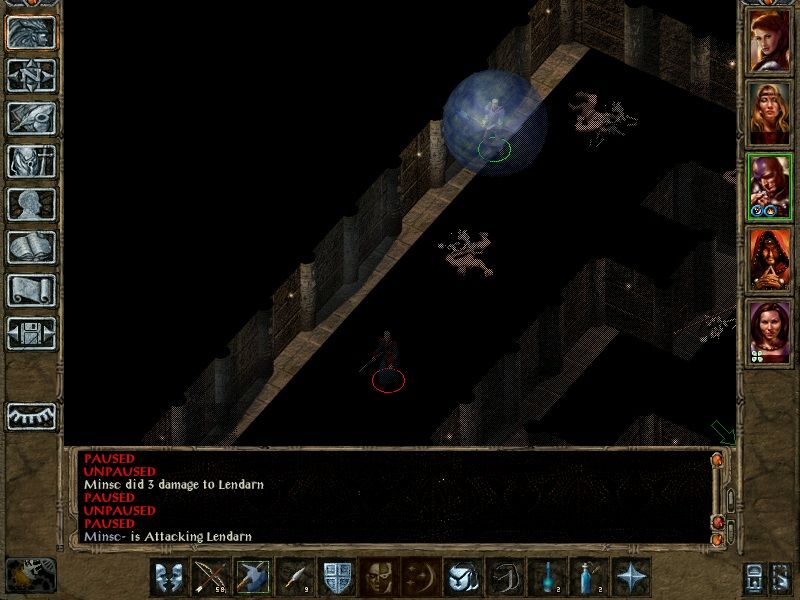Open the mage spellbook with the open-book button

(x=31, y=247)
